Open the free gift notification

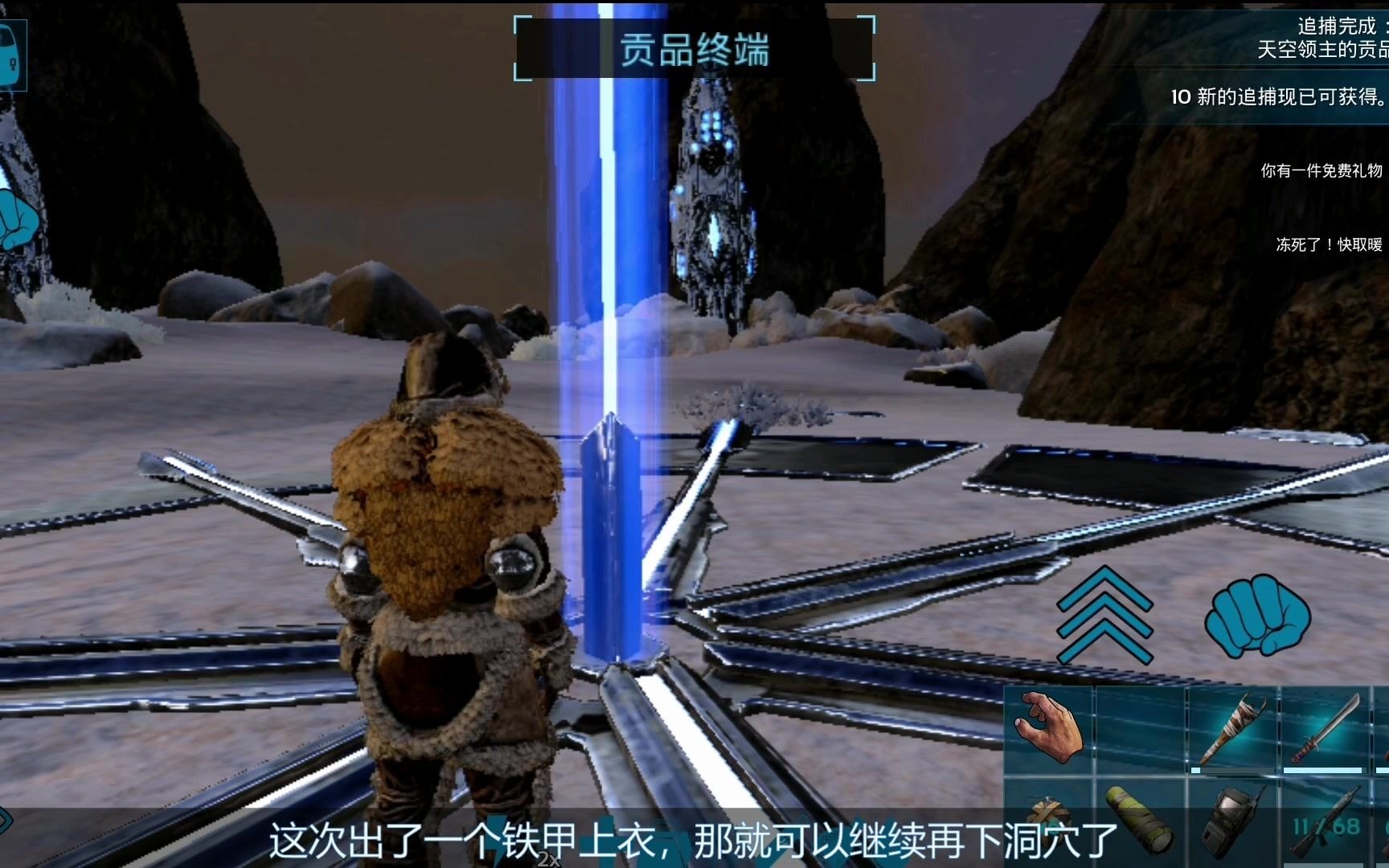point(1321,170)
